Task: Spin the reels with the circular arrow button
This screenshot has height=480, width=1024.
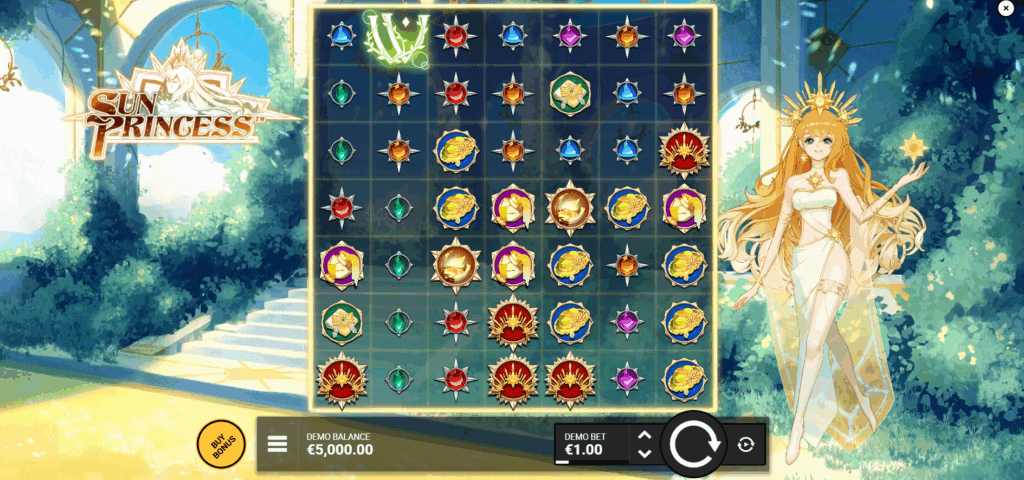Action: coord(695,443)
